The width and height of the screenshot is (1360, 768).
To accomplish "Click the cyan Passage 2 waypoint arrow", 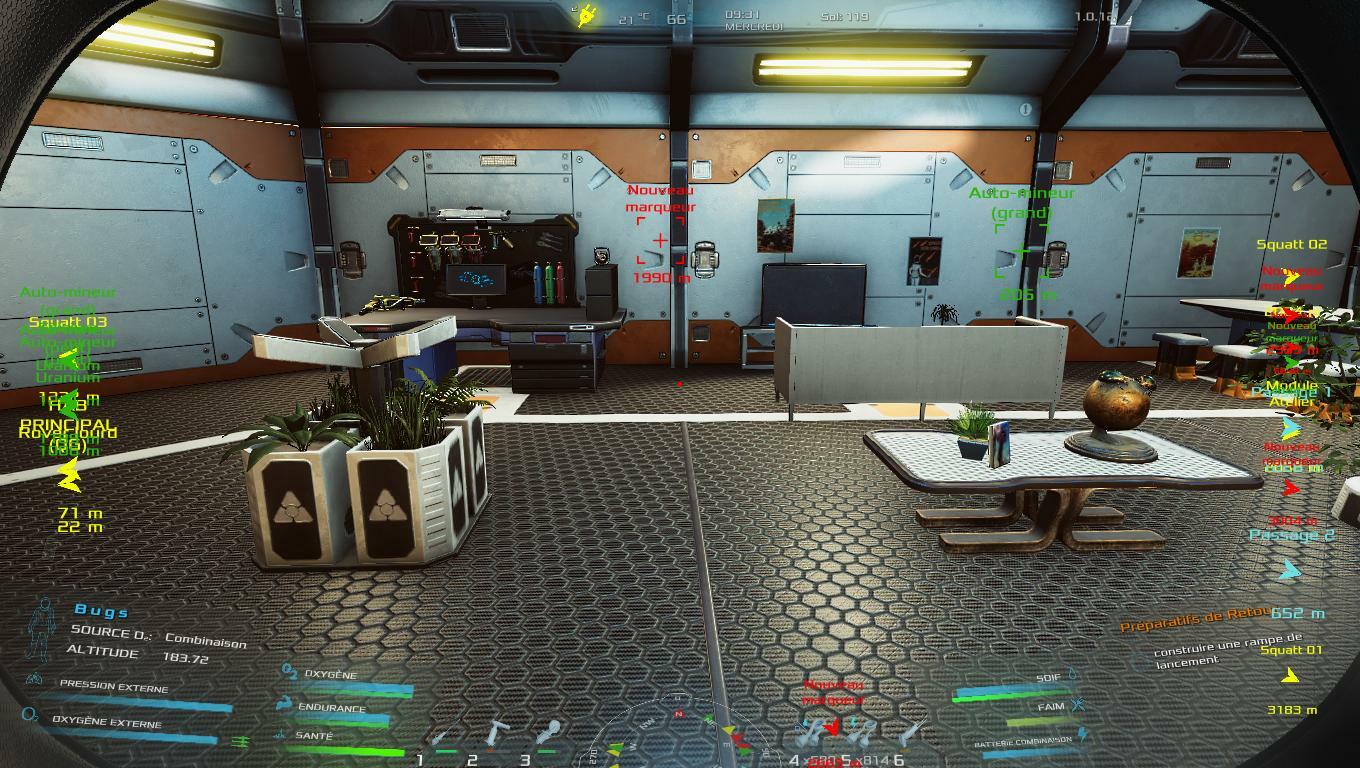I will pyautogui.click(x=1291, y=570).
